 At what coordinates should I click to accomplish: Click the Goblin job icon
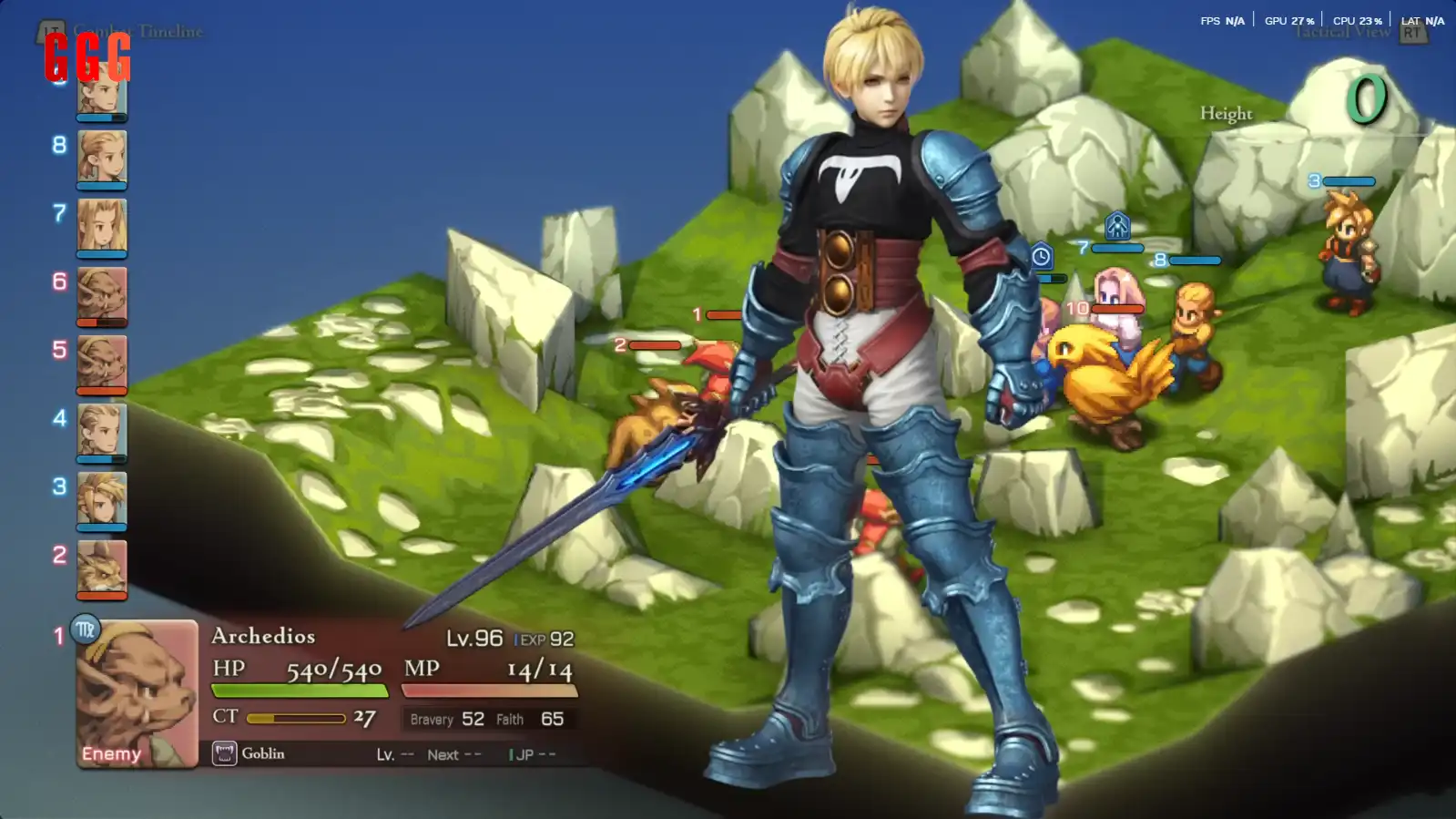tap(224, 753)
